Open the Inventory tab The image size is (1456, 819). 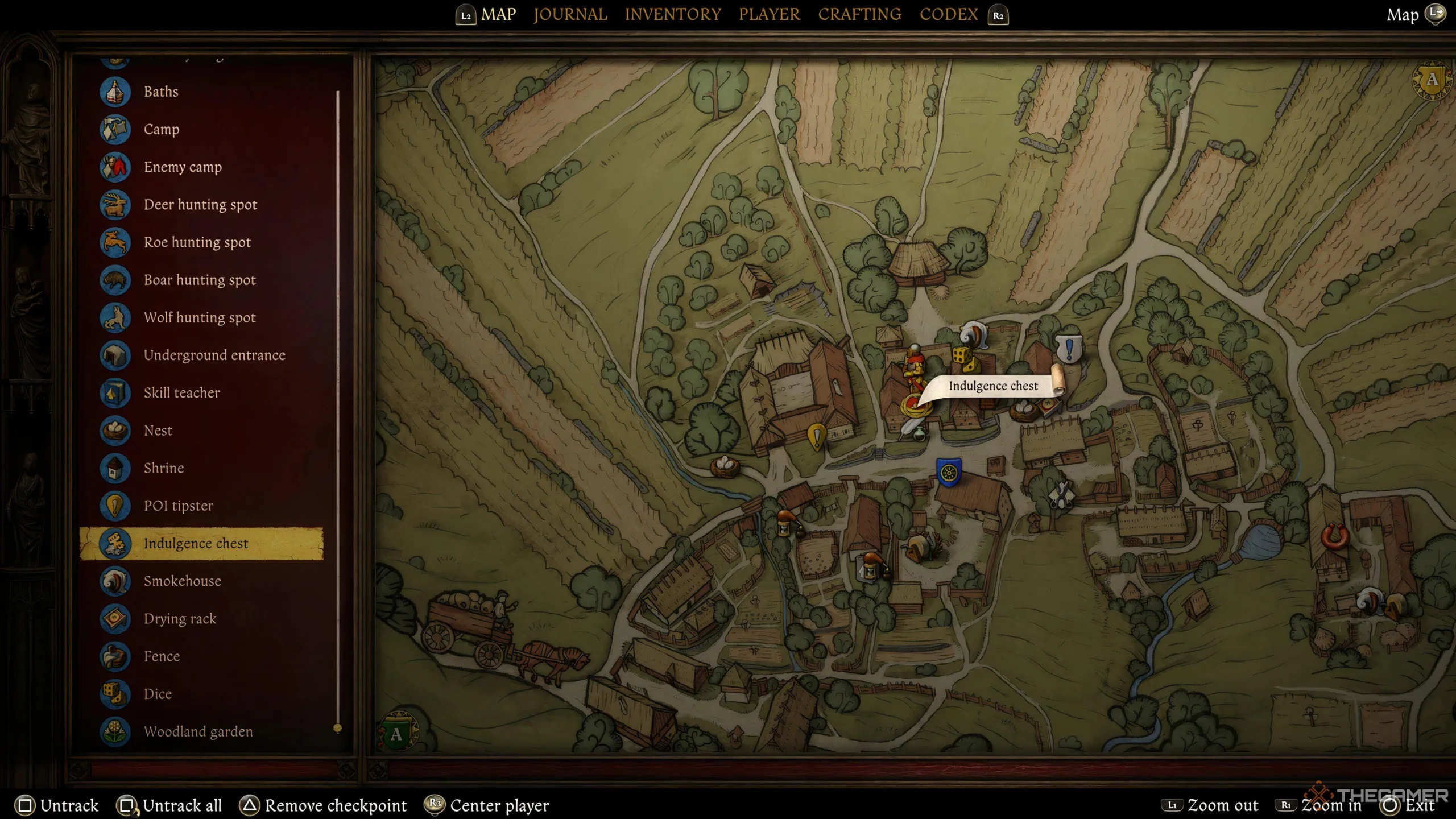pyautogui.click(x=673, y=14)
